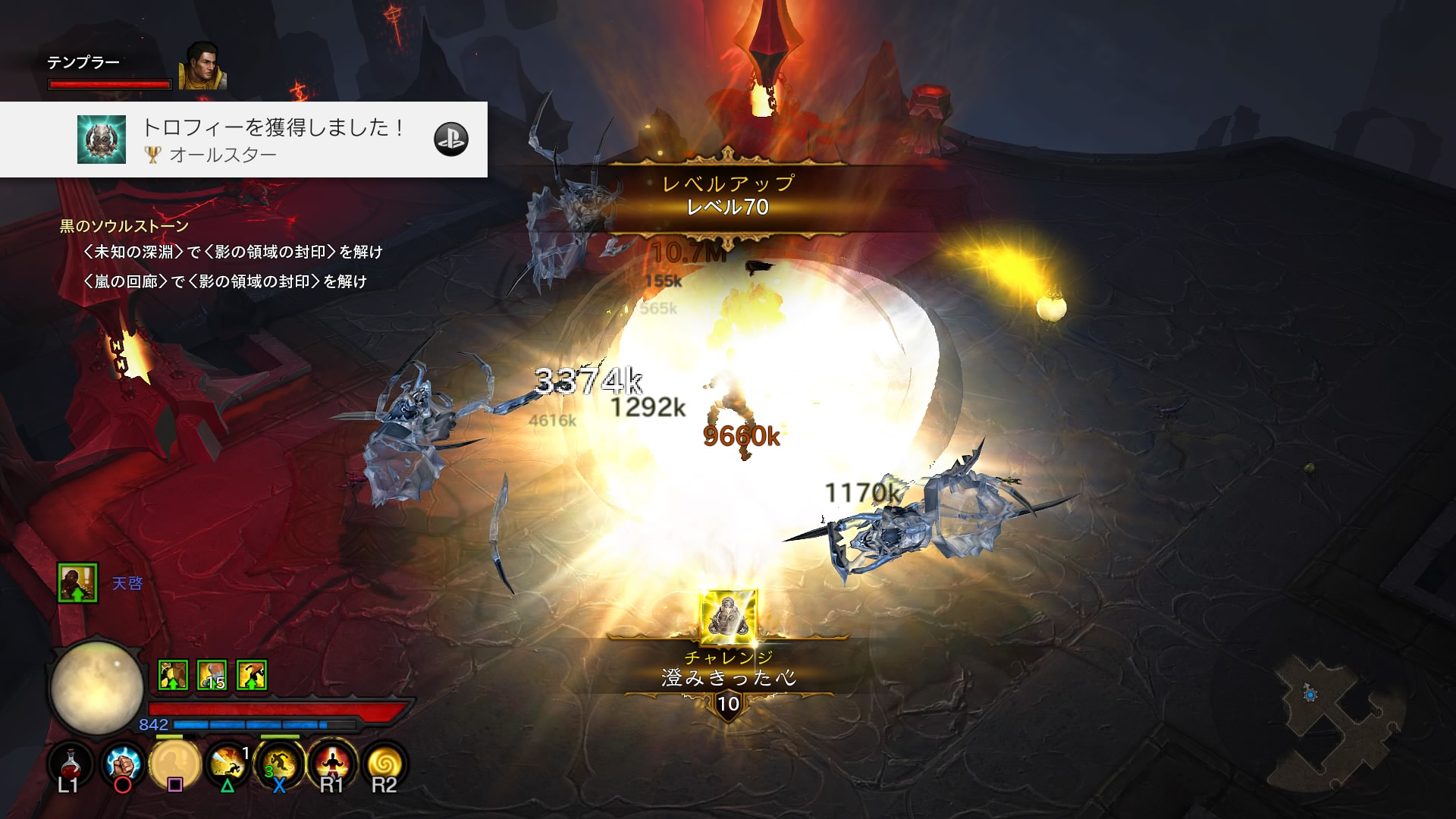Inspect the Epiphany buff icon
The width and height of the screenshot is (1456, 819).
[x=78, y=582]
